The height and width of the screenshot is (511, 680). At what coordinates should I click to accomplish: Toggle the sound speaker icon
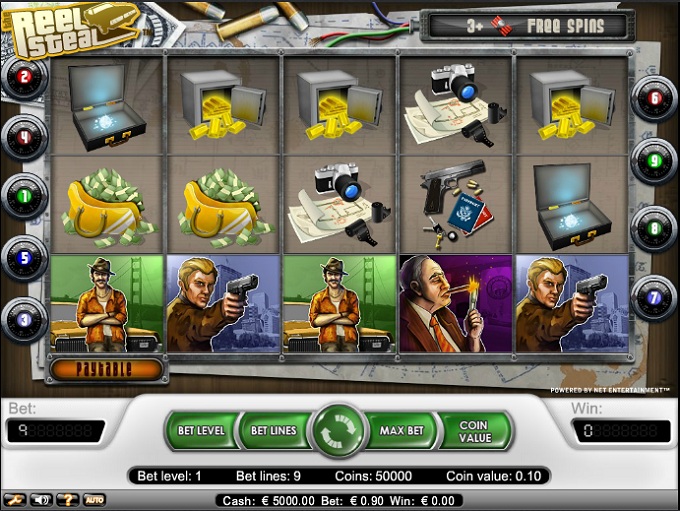click(42, 499)
